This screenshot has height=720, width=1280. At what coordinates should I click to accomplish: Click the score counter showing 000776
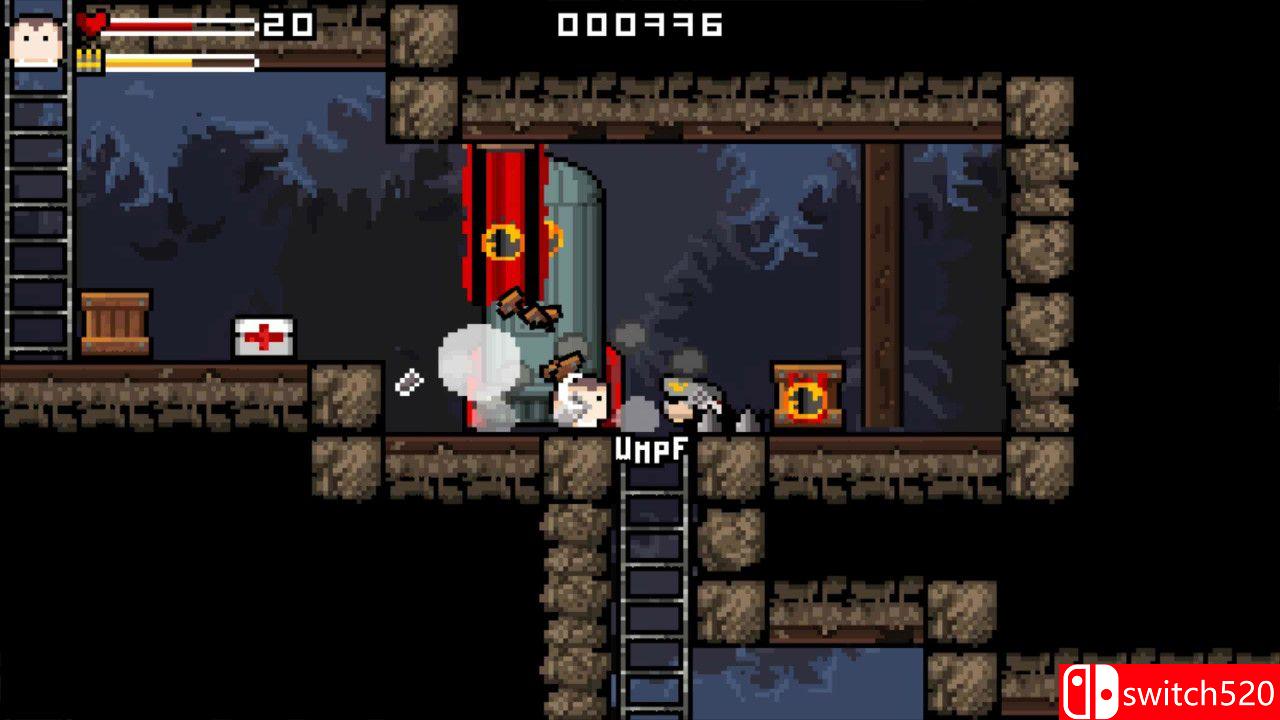pos(640,26)
